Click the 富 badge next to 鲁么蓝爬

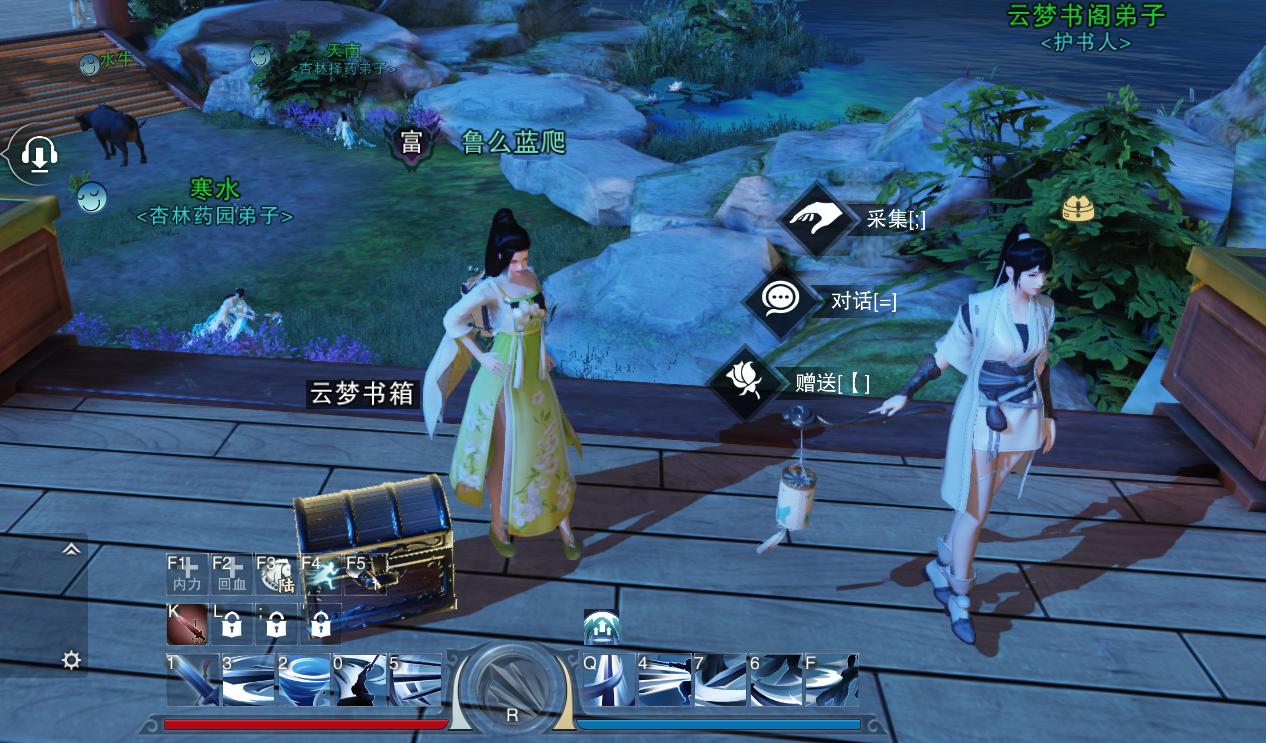(411, 143)
